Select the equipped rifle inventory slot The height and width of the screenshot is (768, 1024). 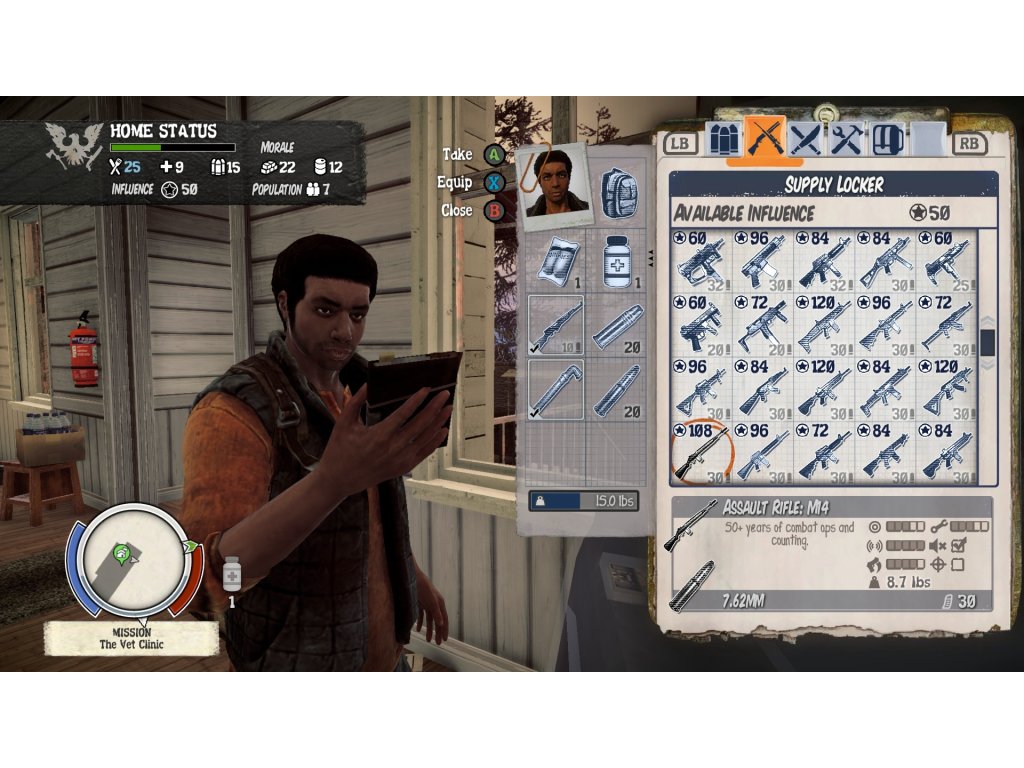point(555,326)
